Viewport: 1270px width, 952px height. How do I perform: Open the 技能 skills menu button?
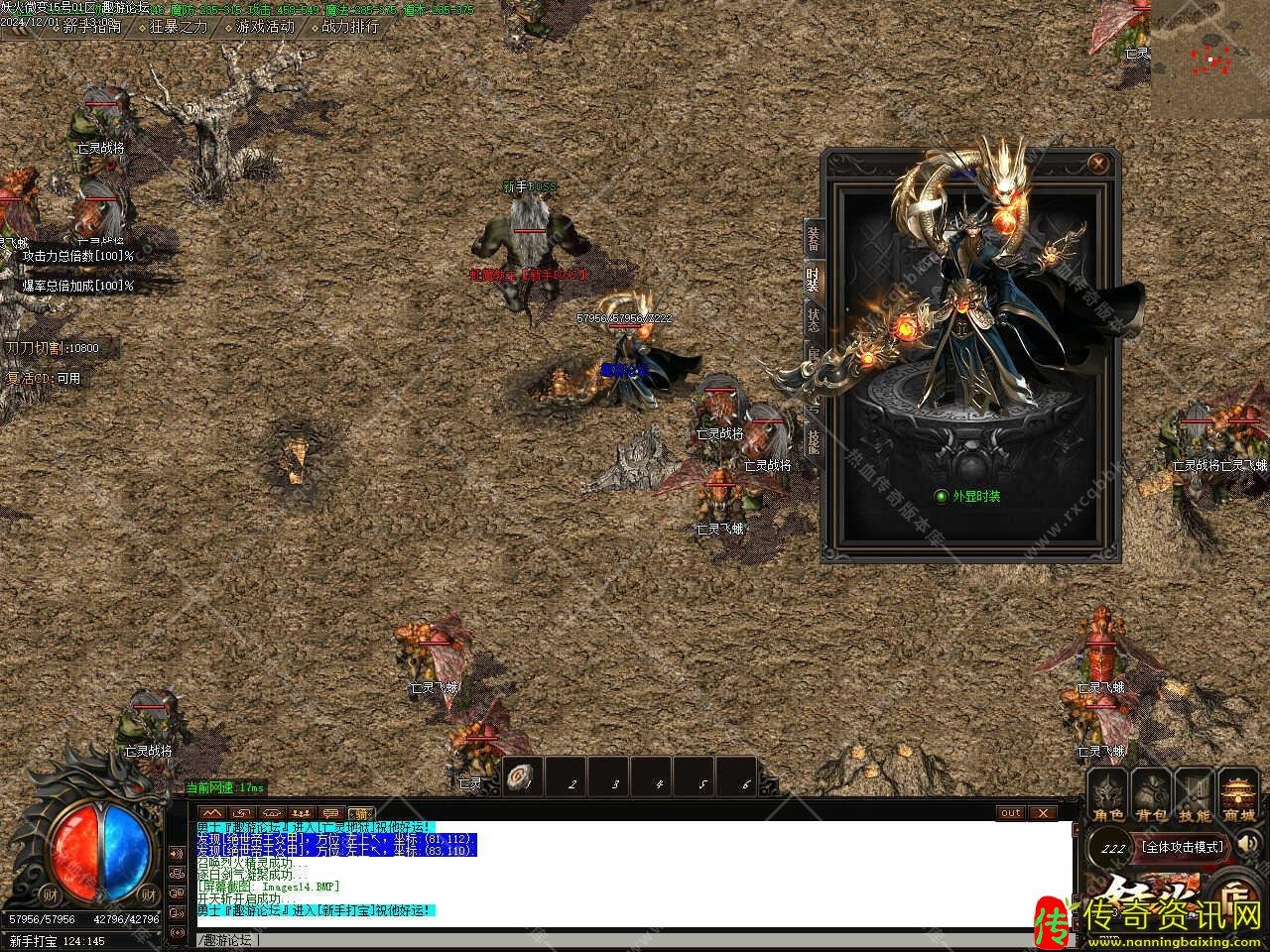1195,797
